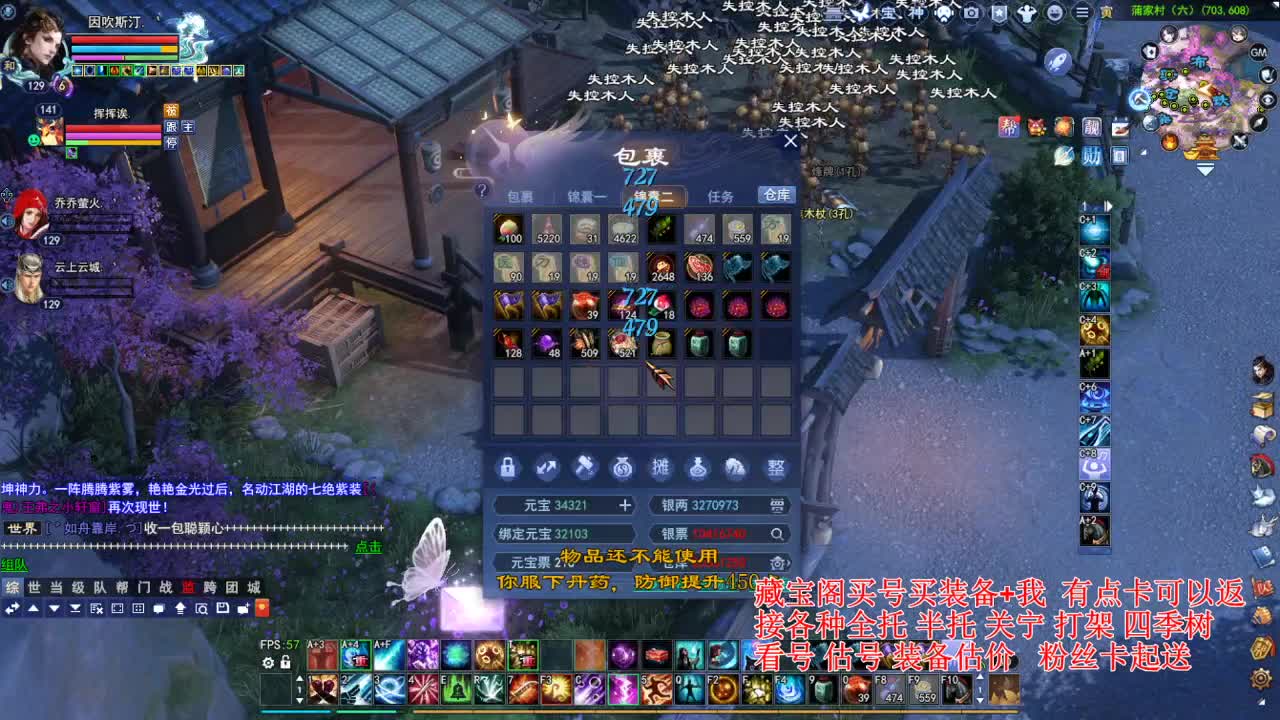Toggle the 停 button beside the pet frame

(x=172, y=144)
